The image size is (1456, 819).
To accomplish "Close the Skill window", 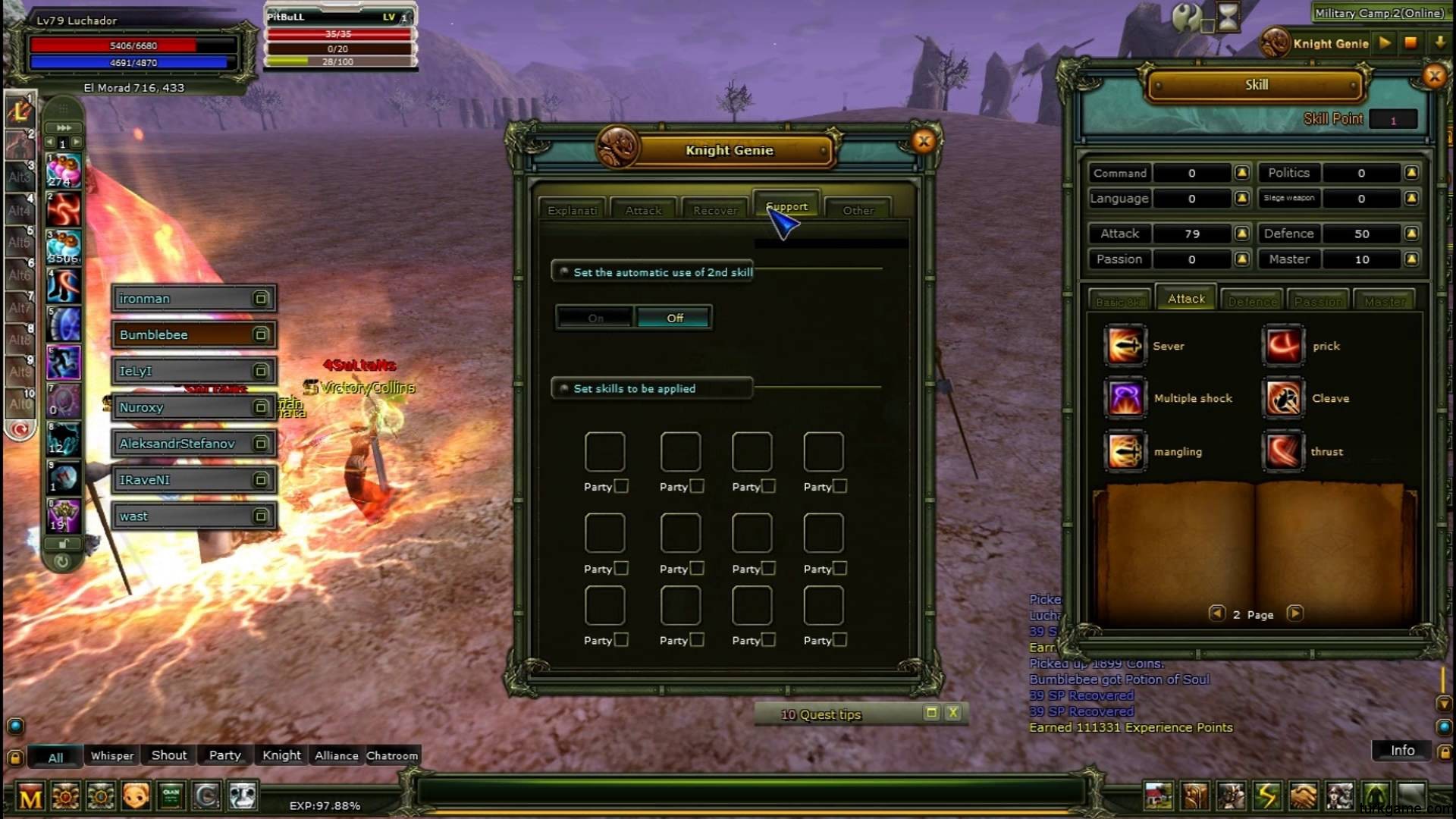I will pyautogui.click(x=1433, y=76).
